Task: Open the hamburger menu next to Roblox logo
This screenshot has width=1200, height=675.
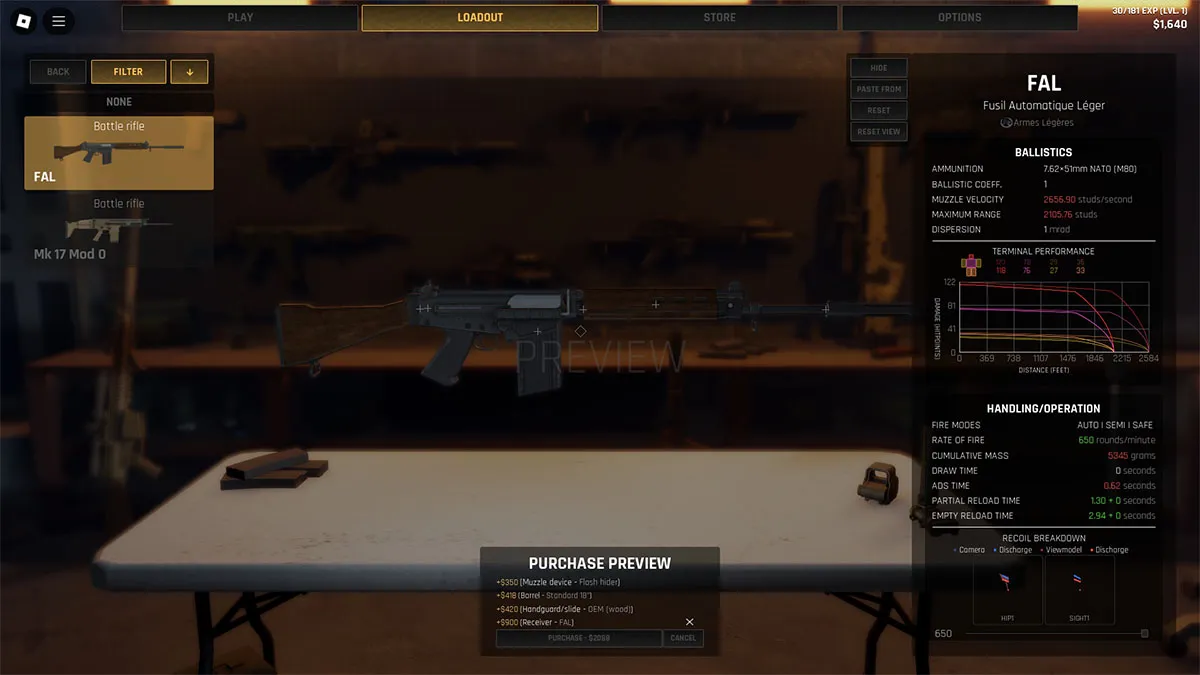Action: pos(59,20)
